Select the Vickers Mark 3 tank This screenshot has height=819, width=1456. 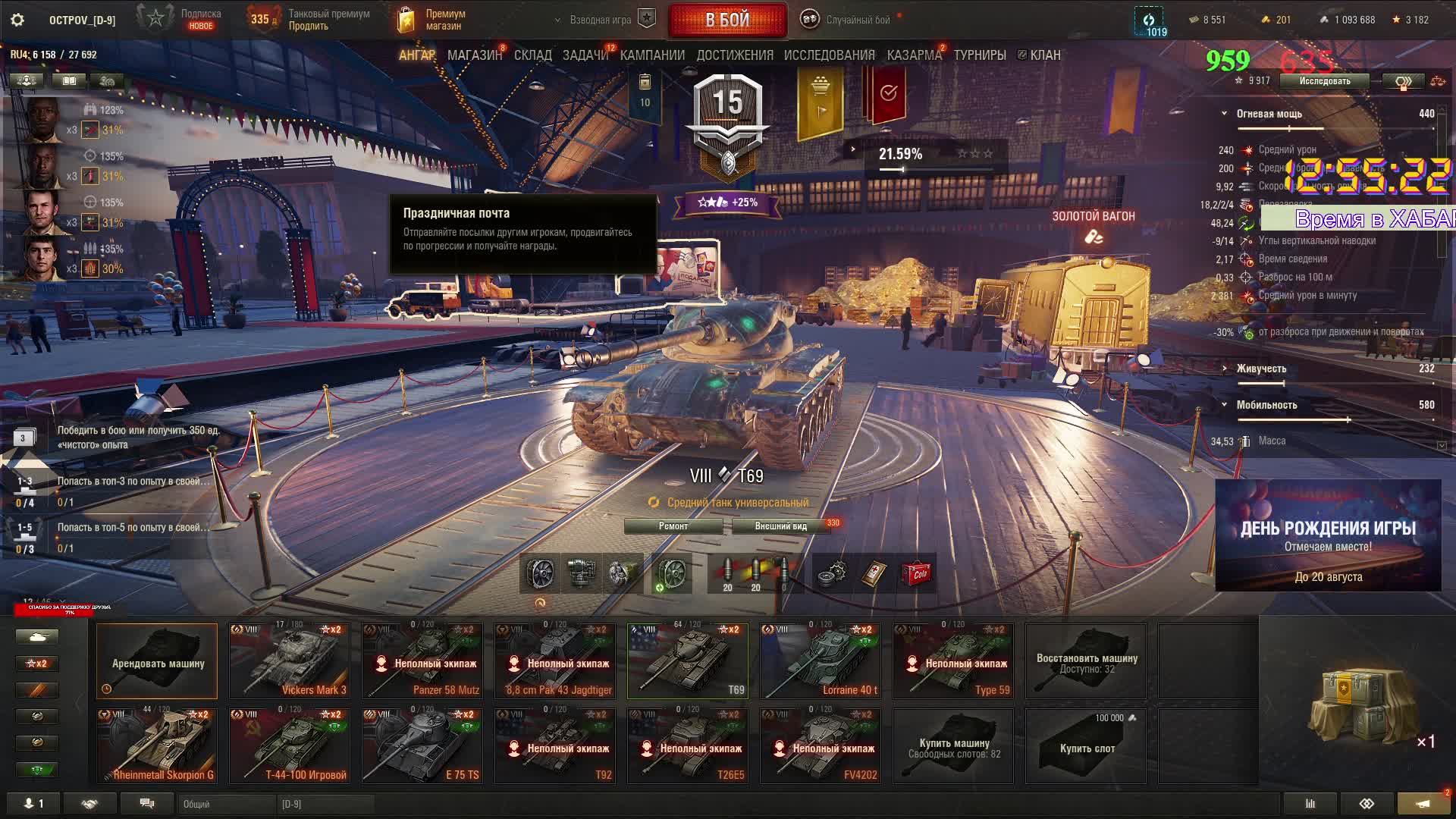pos(290,661)
